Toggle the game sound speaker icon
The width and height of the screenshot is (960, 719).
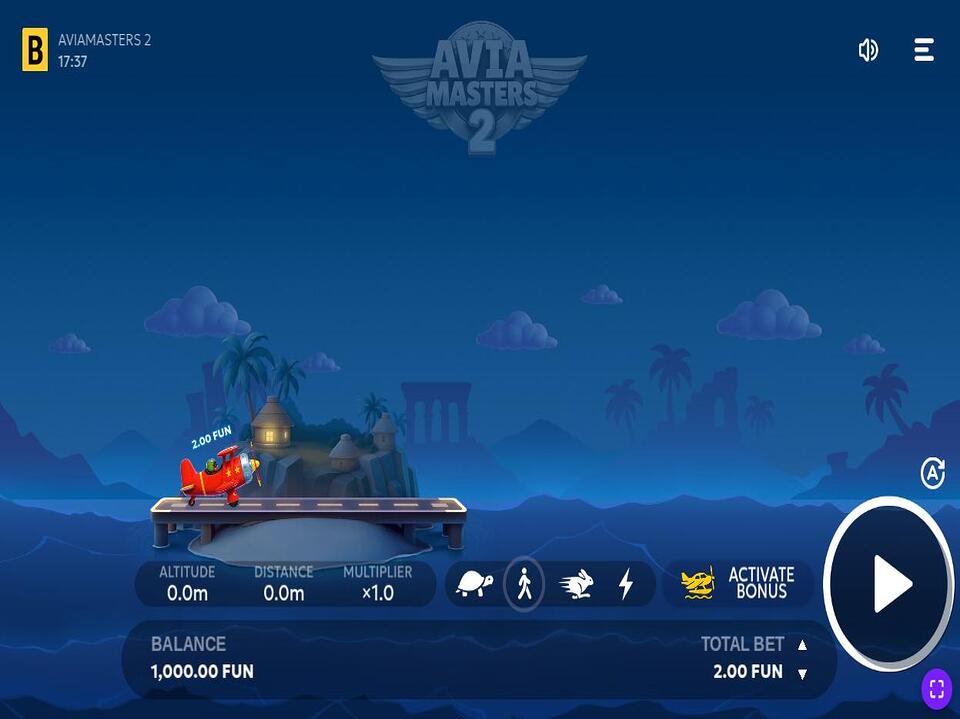pos(868,50)
